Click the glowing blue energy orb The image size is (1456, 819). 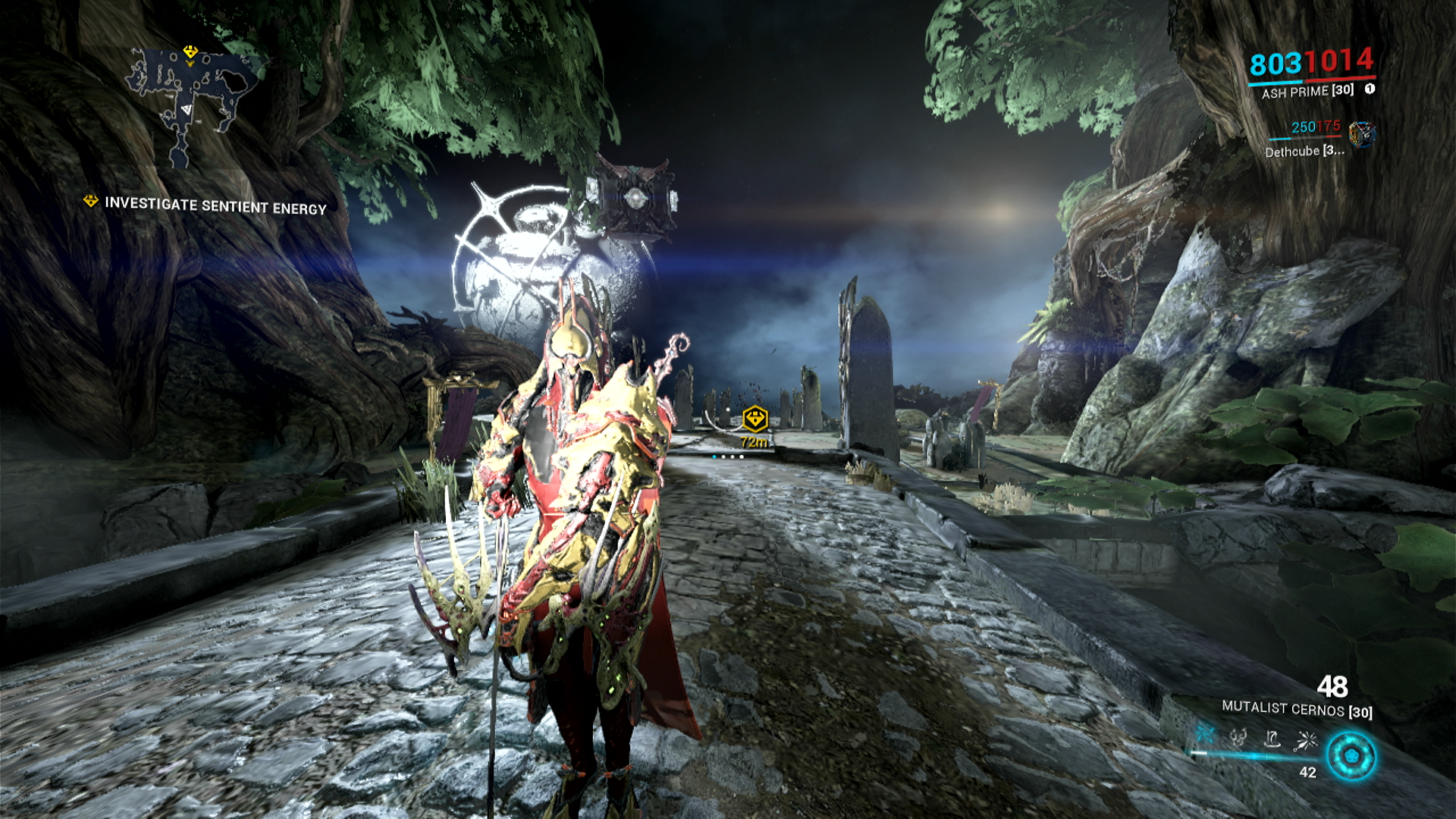click(1351, 756)
